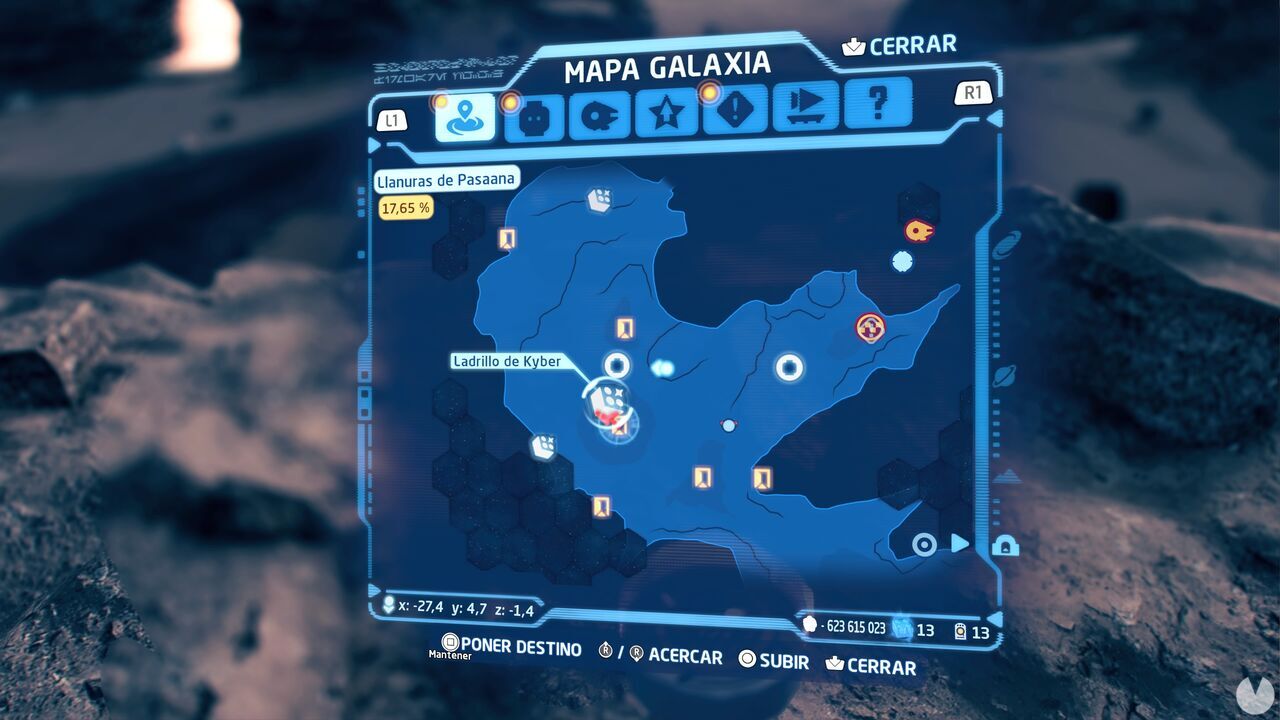Click the building icon on the right rail

(1004, 547)
